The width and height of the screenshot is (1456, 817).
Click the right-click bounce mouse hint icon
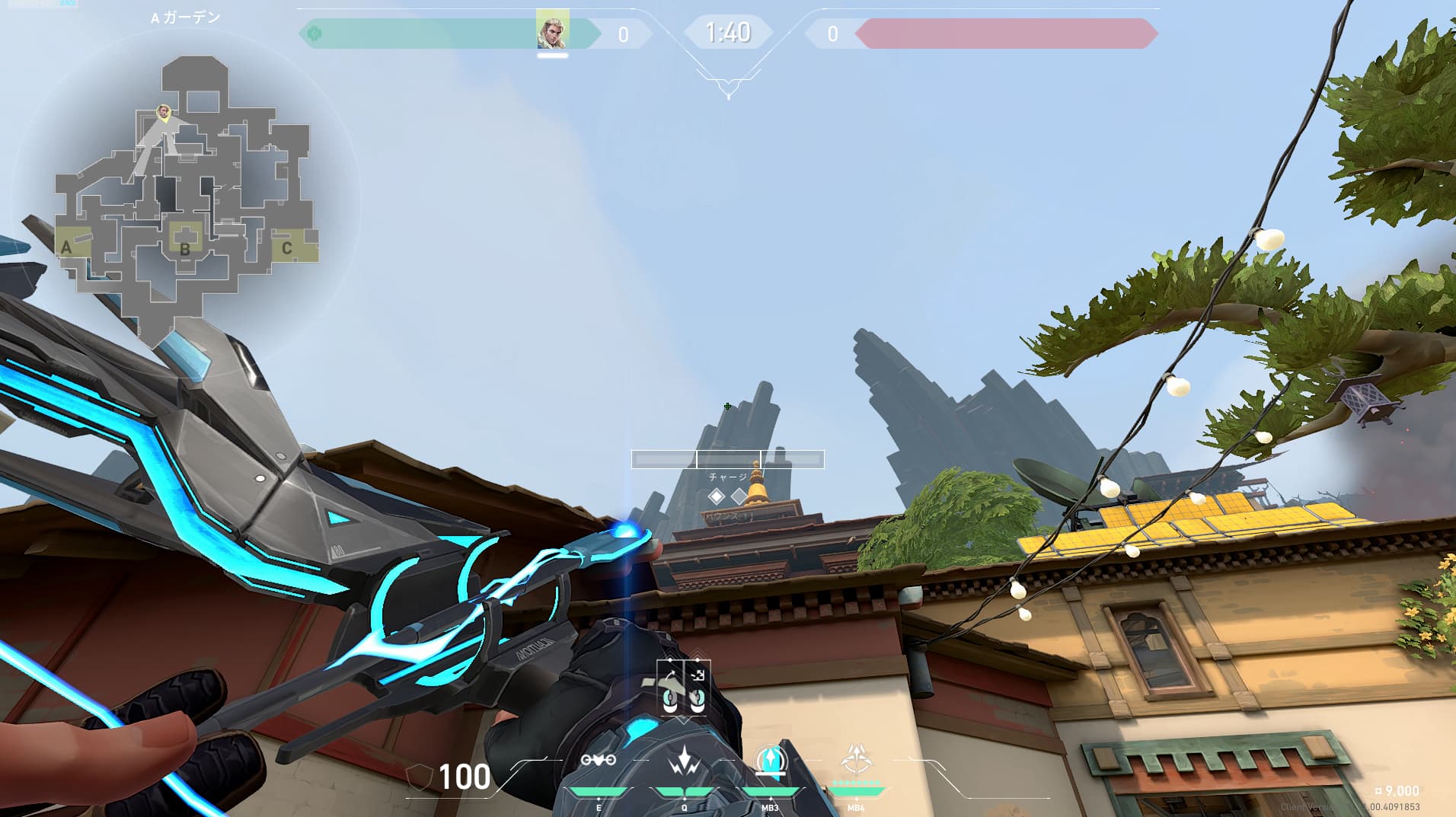[x=698, y=699]
